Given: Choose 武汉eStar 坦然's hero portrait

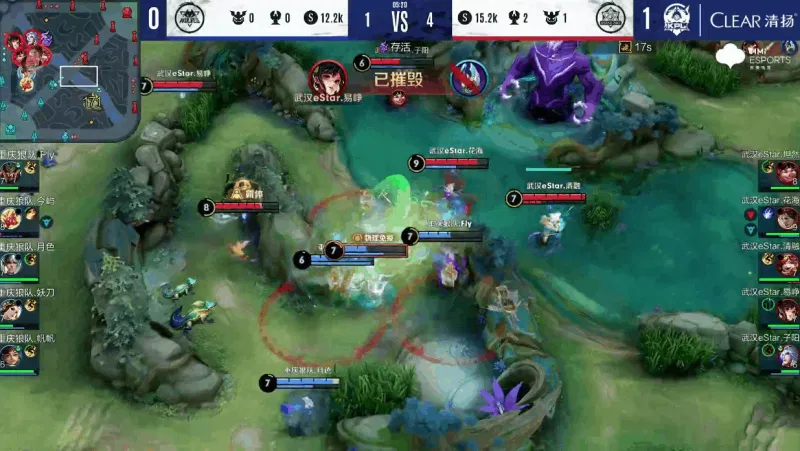Looking at the screenshot, I should pos(788,172).
